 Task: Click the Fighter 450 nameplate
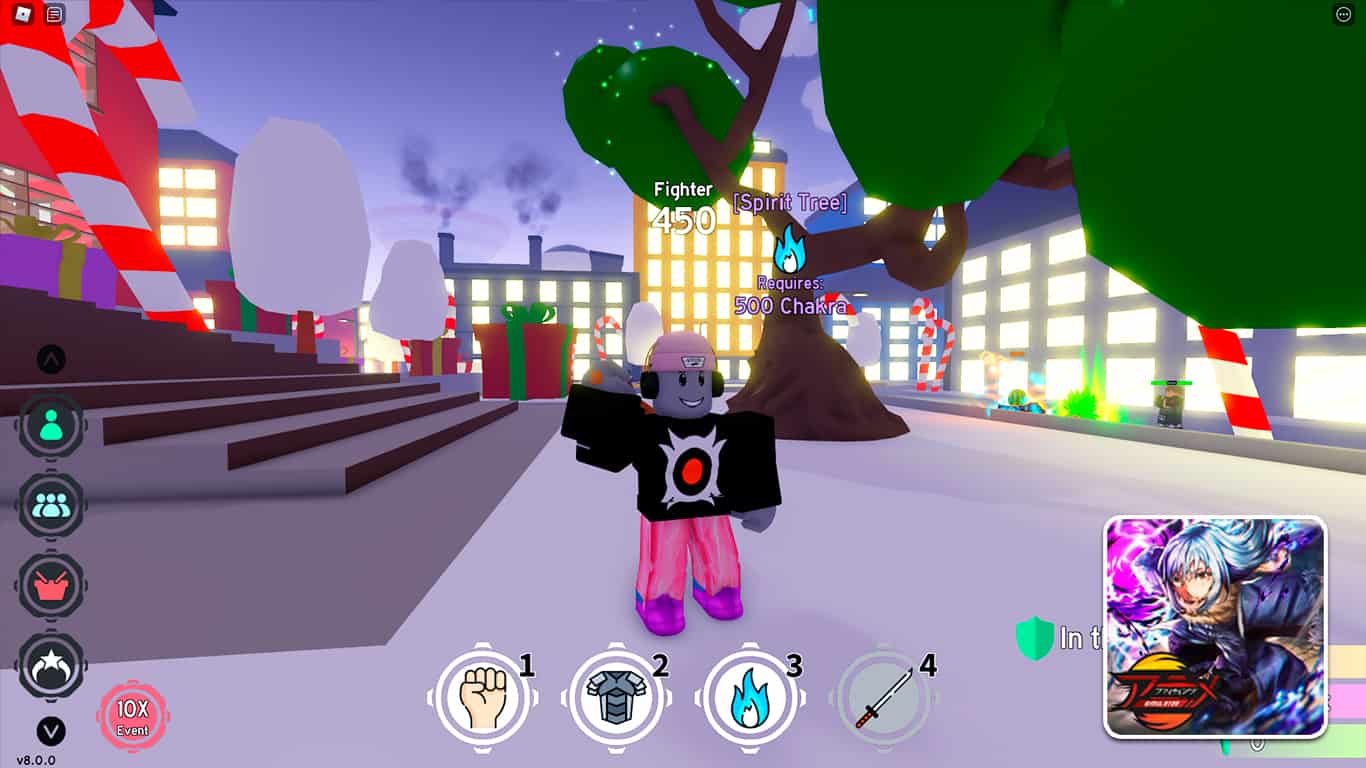coord(685,203)
